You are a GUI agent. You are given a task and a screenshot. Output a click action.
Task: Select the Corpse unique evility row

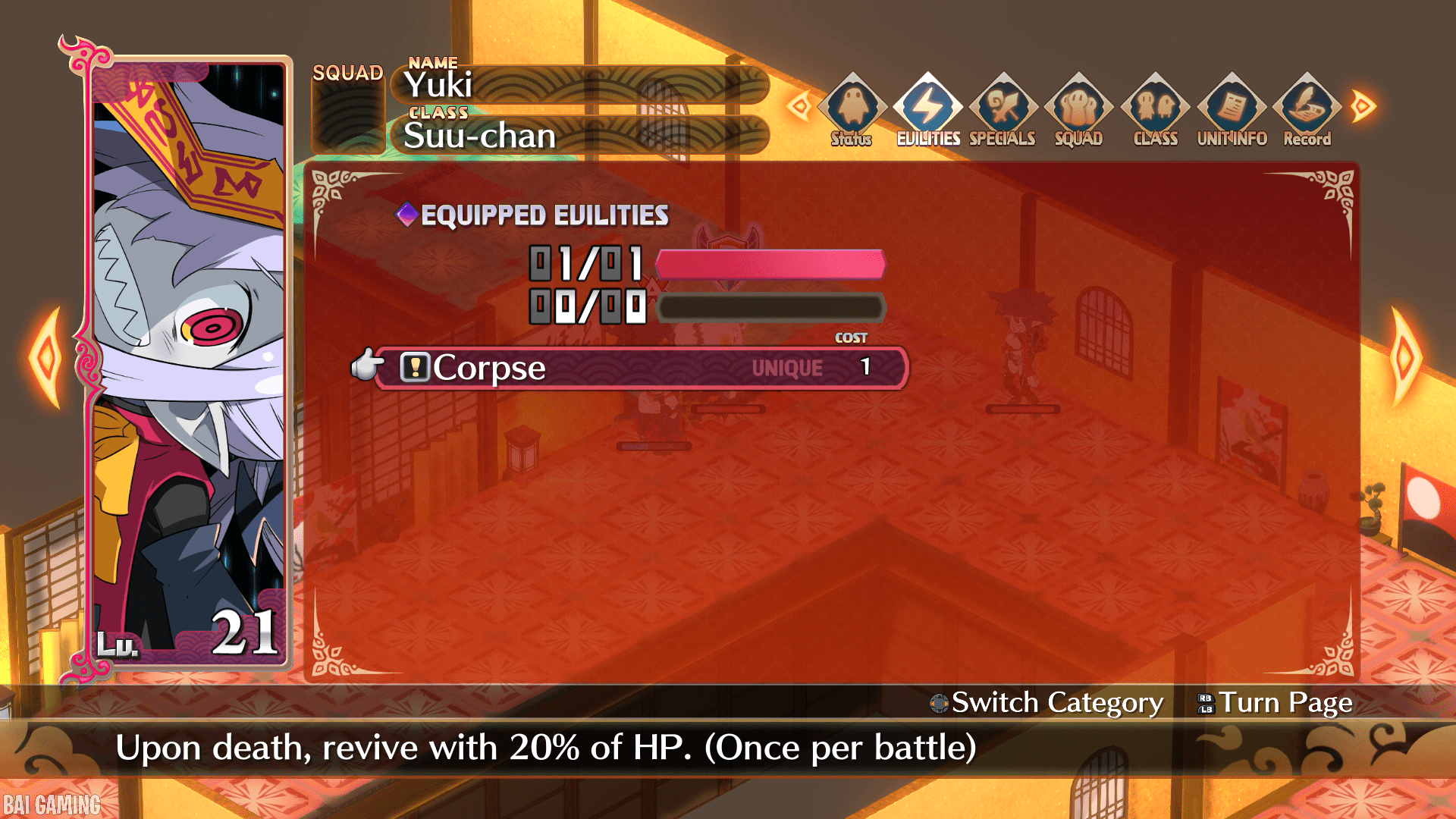641,369
